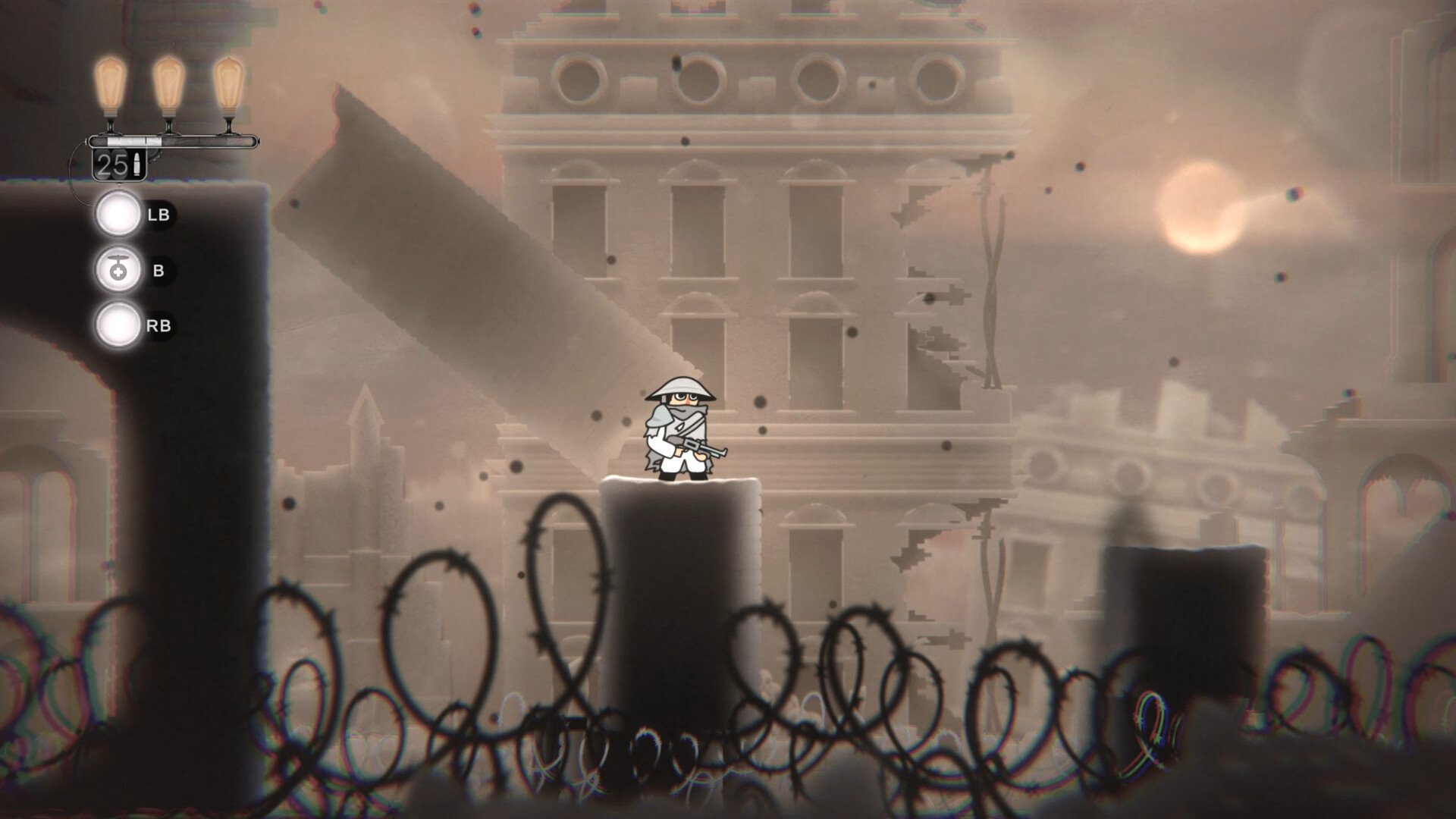Select the empty ability slot labeled LB
The height and width of the screenshot is (819, 1456).
[x=118, y=215]
